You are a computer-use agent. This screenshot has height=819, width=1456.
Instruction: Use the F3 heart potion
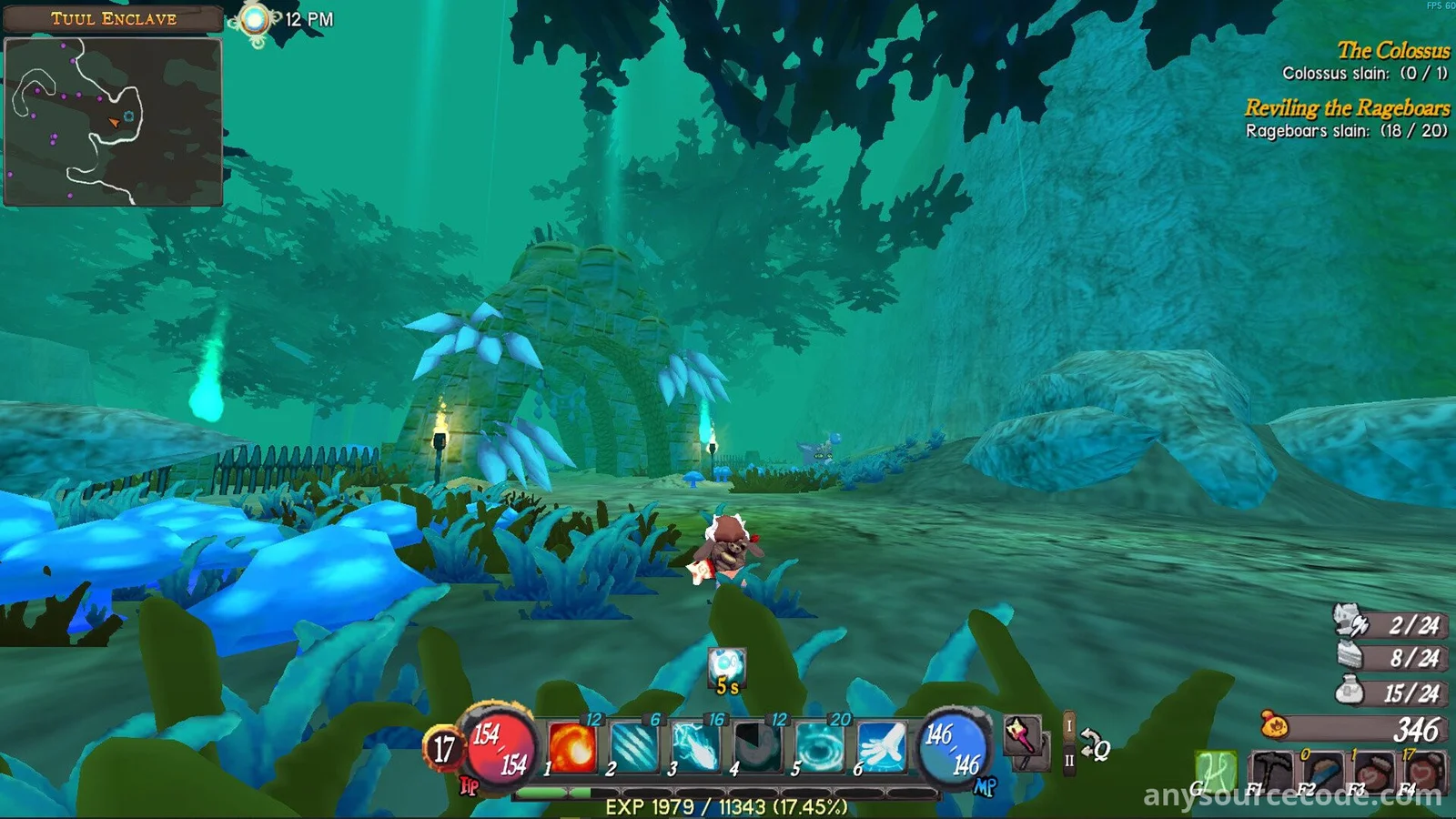pos(1373,773)
